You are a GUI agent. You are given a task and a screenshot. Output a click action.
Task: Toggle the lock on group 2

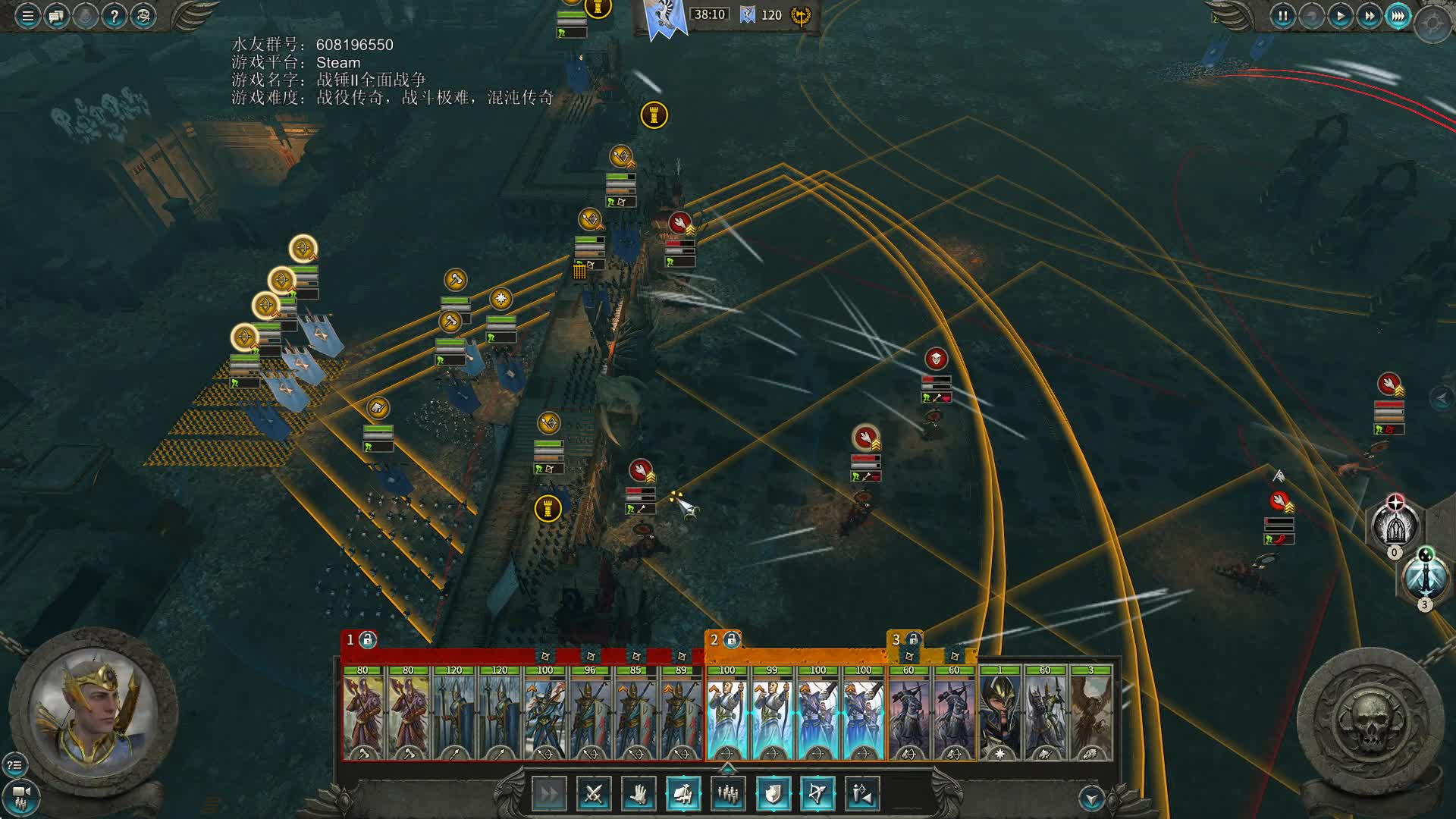click(x=732, y=640)
